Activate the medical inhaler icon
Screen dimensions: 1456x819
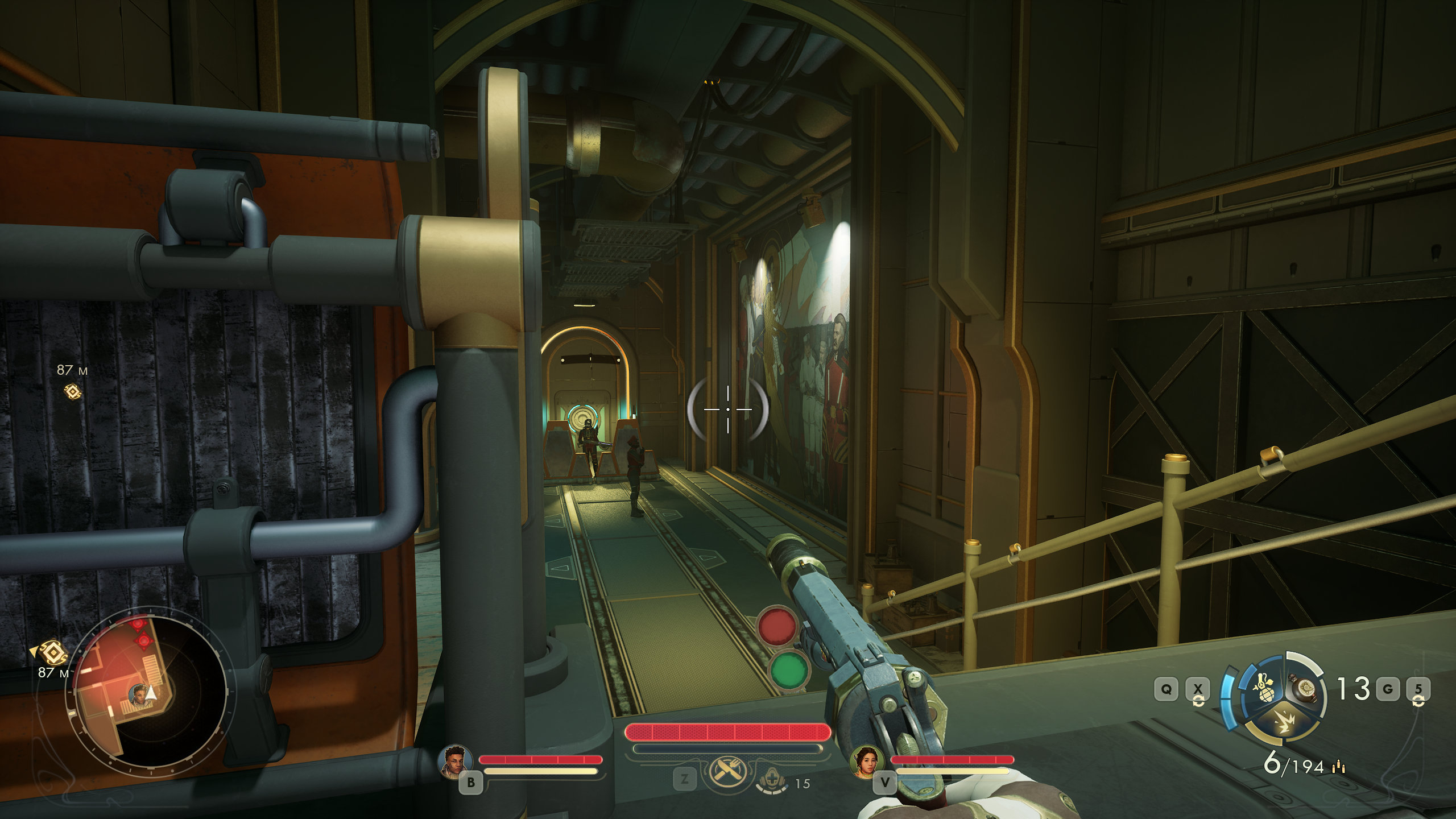(772, 783)
